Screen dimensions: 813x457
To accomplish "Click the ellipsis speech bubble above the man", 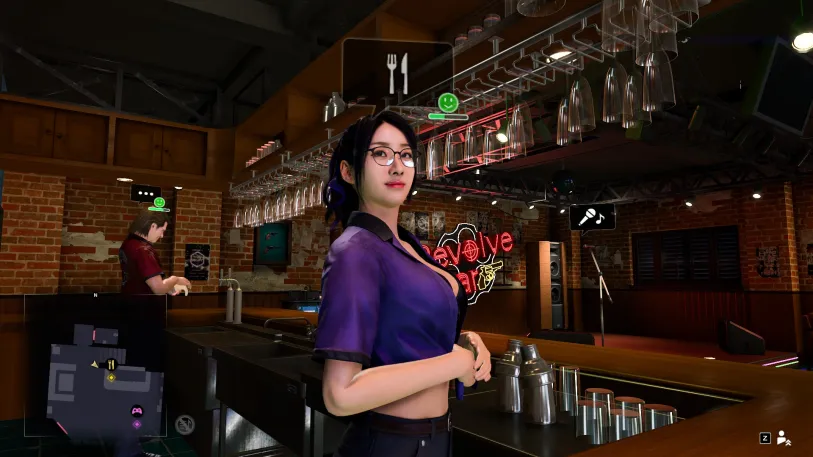I will pyautogui.click(x=146, y=193).
